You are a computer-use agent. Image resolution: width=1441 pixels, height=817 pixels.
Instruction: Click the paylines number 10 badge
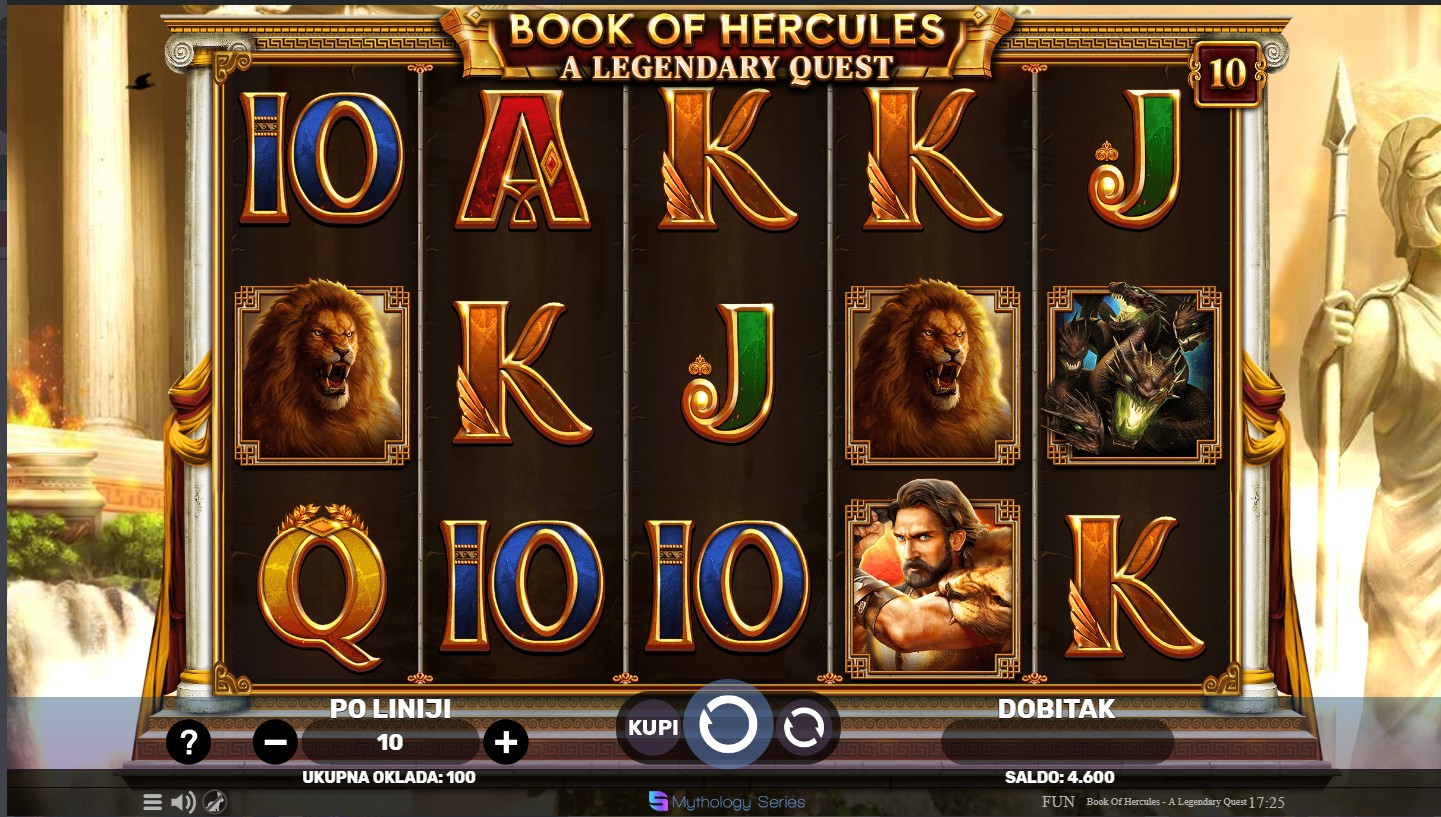click(x=1227, y=73)
